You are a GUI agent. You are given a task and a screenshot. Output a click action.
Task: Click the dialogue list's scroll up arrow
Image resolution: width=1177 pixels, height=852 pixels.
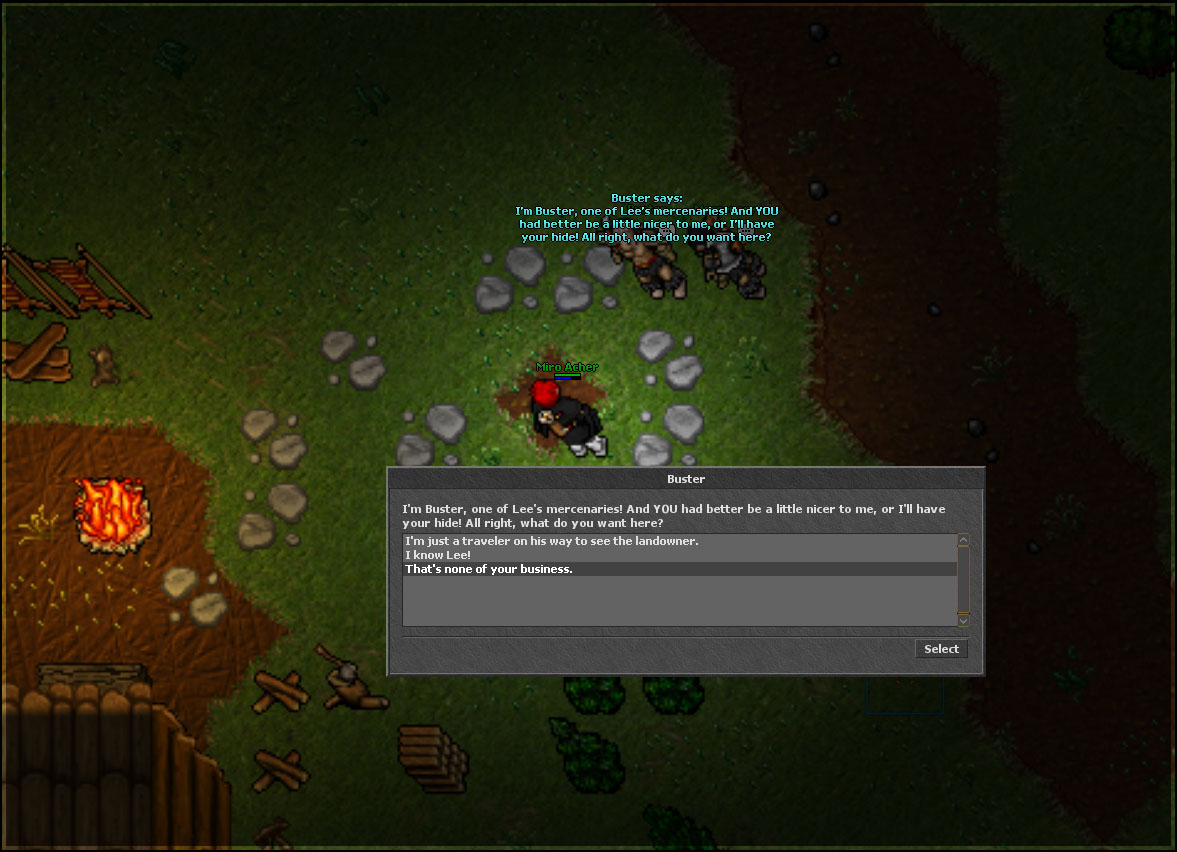[x=963, y=541]
